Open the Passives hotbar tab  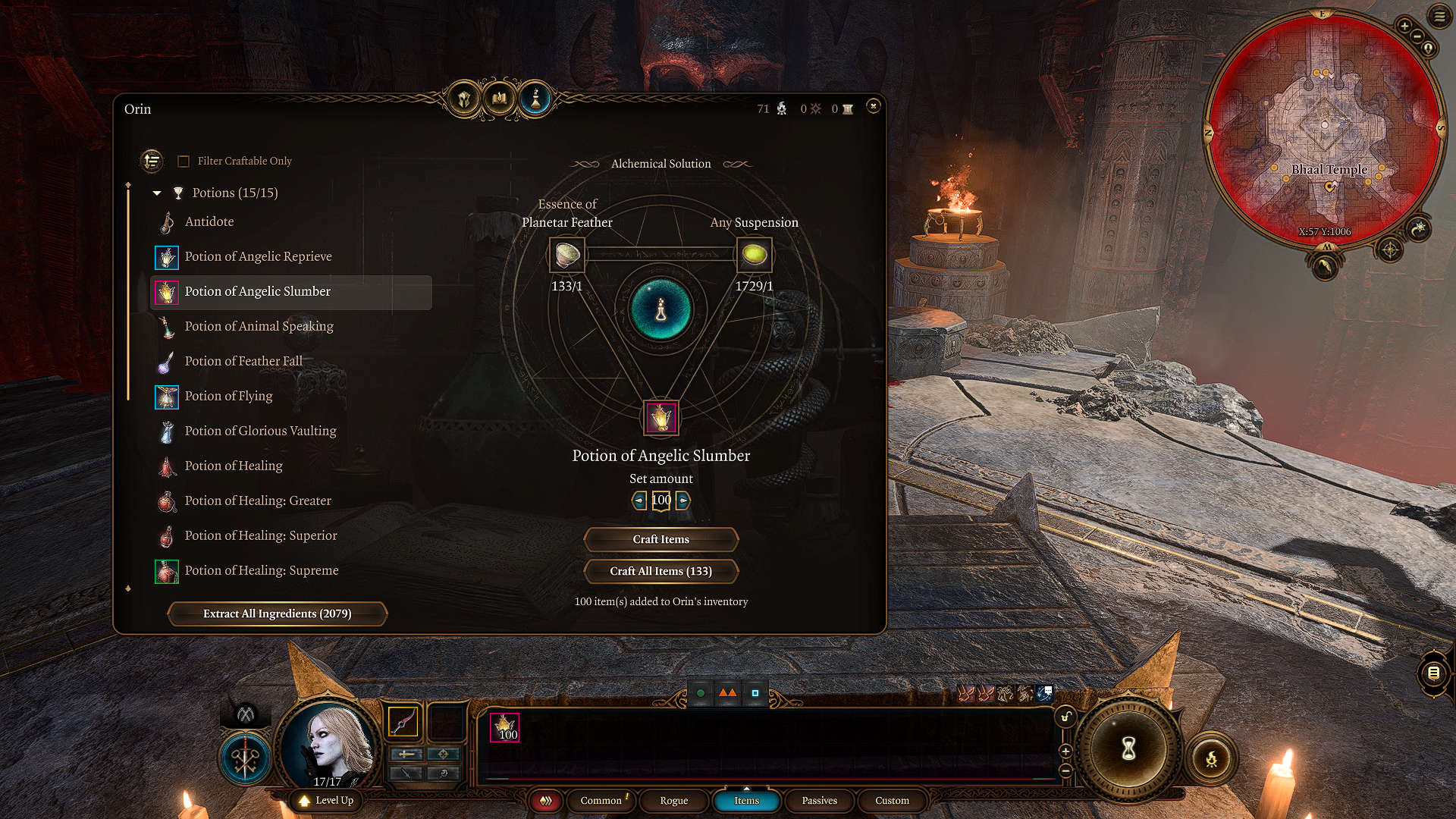coord(819,801)
